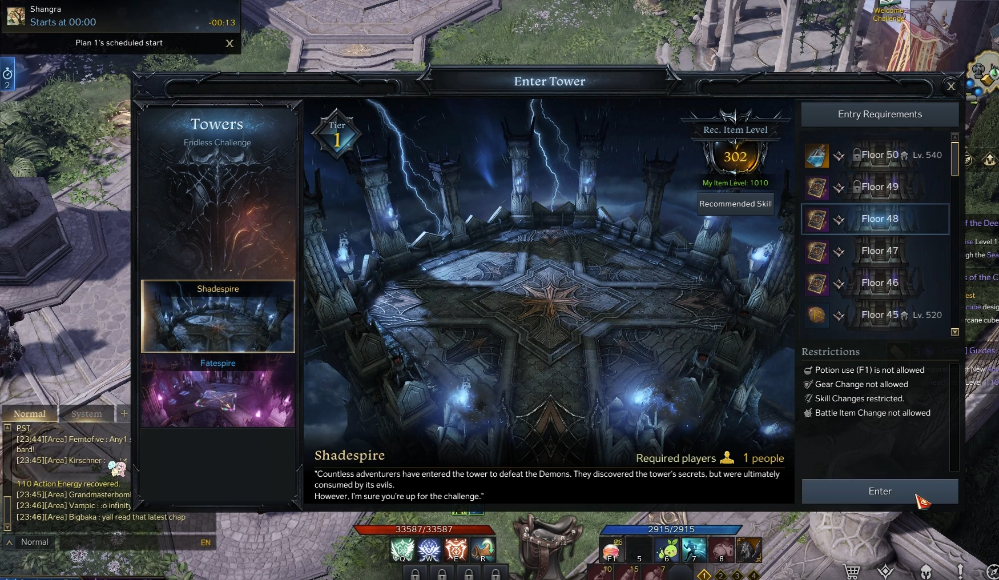Pick Floor 49 from the list
The height and width of the screenshot is (580, 999).
(878, 187)
